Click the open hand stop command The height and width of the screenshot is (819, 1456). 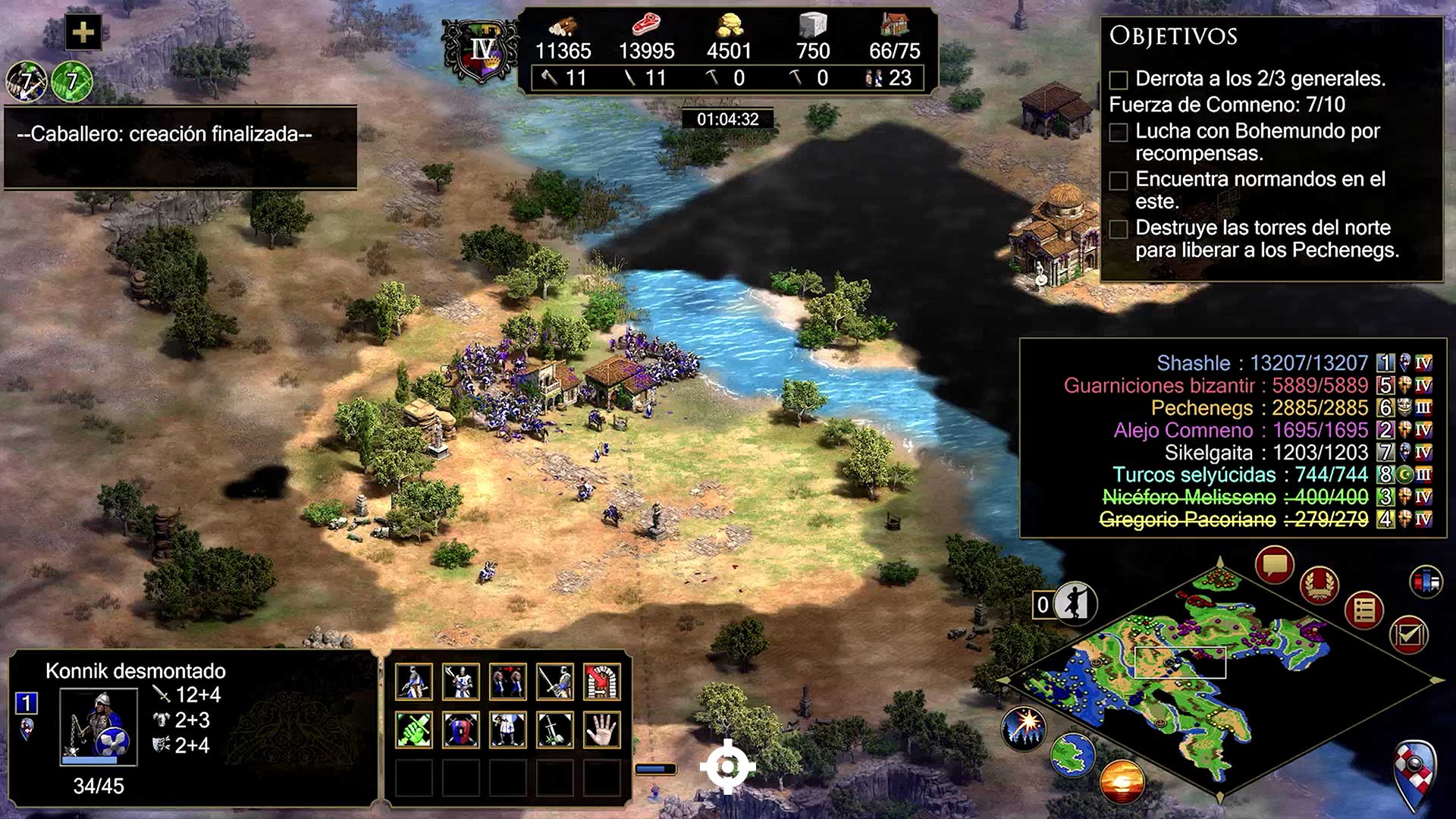(602, 730)
